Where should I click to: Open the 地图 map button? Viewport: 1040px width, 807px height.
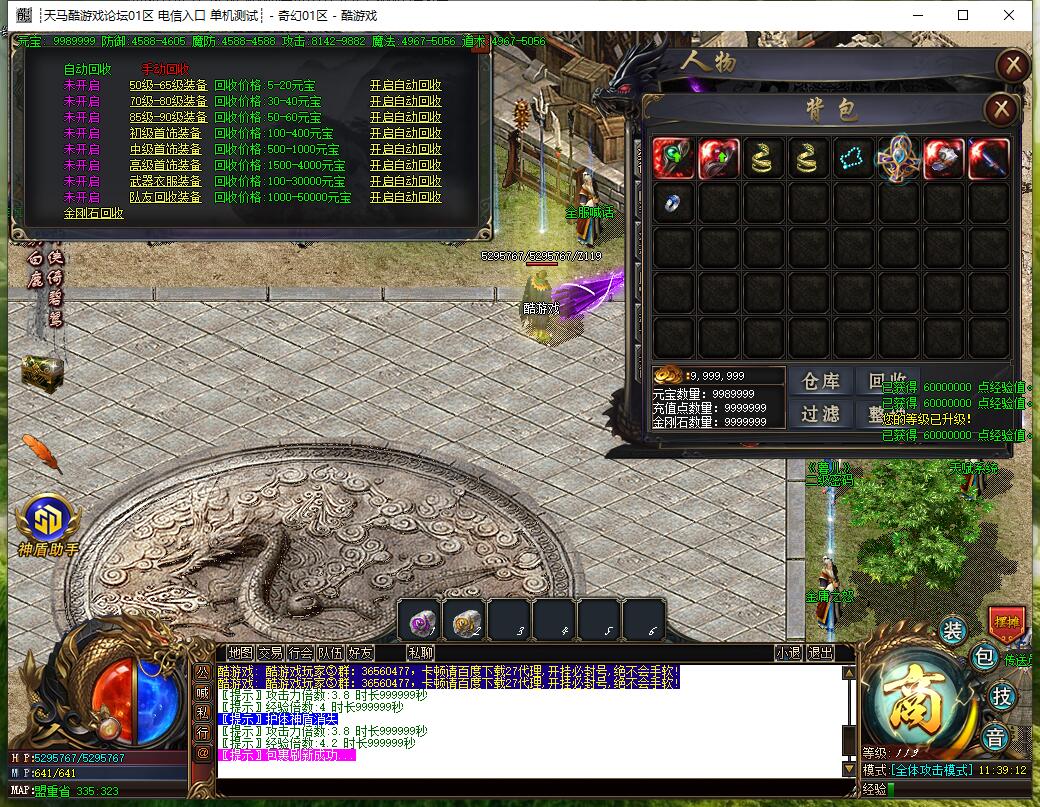pyautogui.click(x=240, y=653)
